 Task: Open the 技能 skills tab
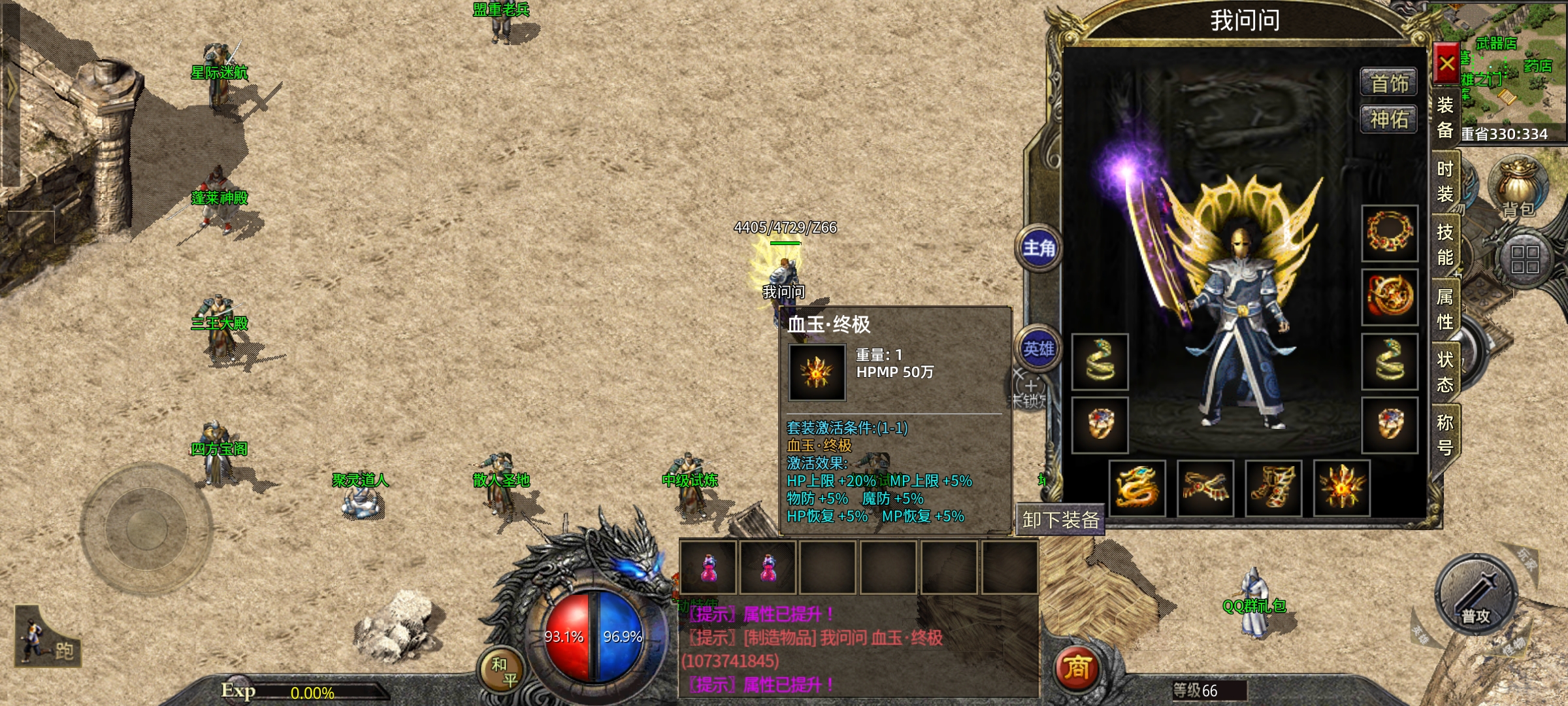click(1445, 244)
